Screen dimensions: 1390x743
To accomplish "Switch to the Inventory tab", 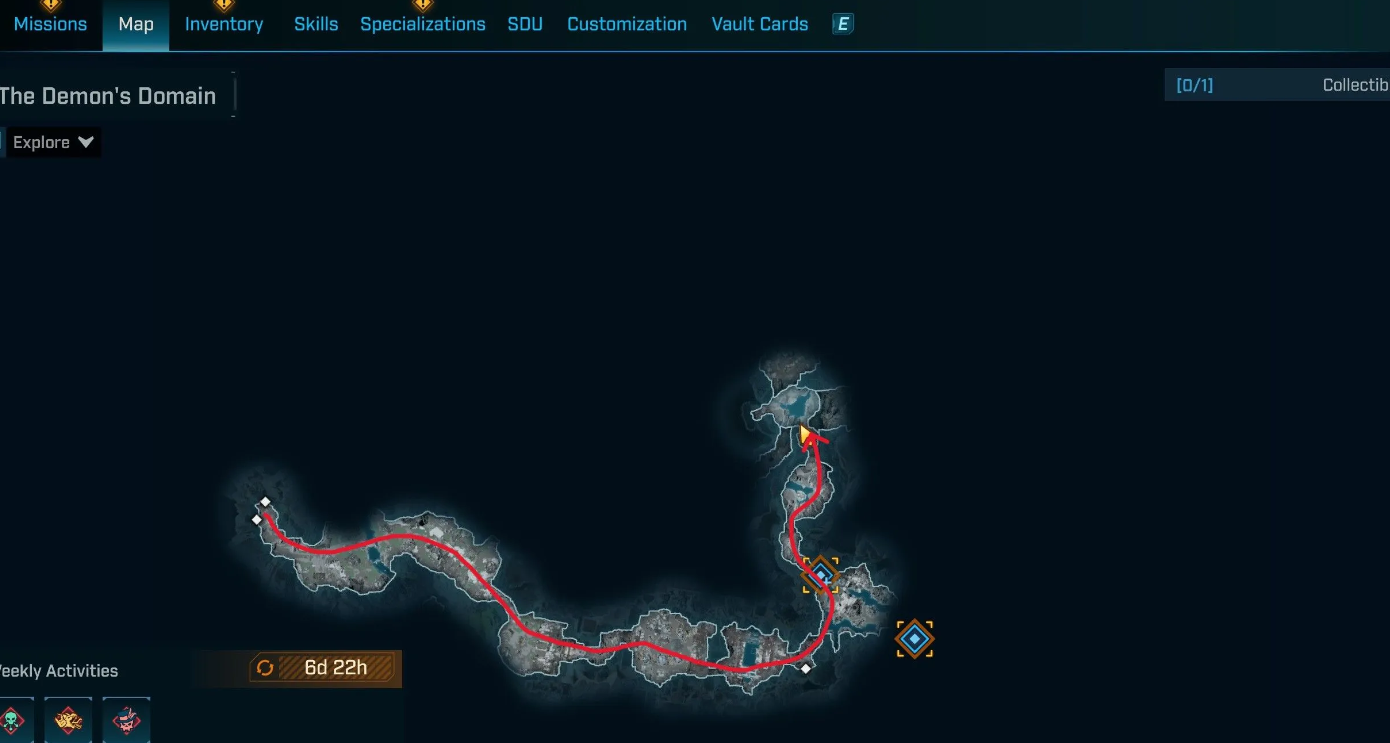I will 224,24.
